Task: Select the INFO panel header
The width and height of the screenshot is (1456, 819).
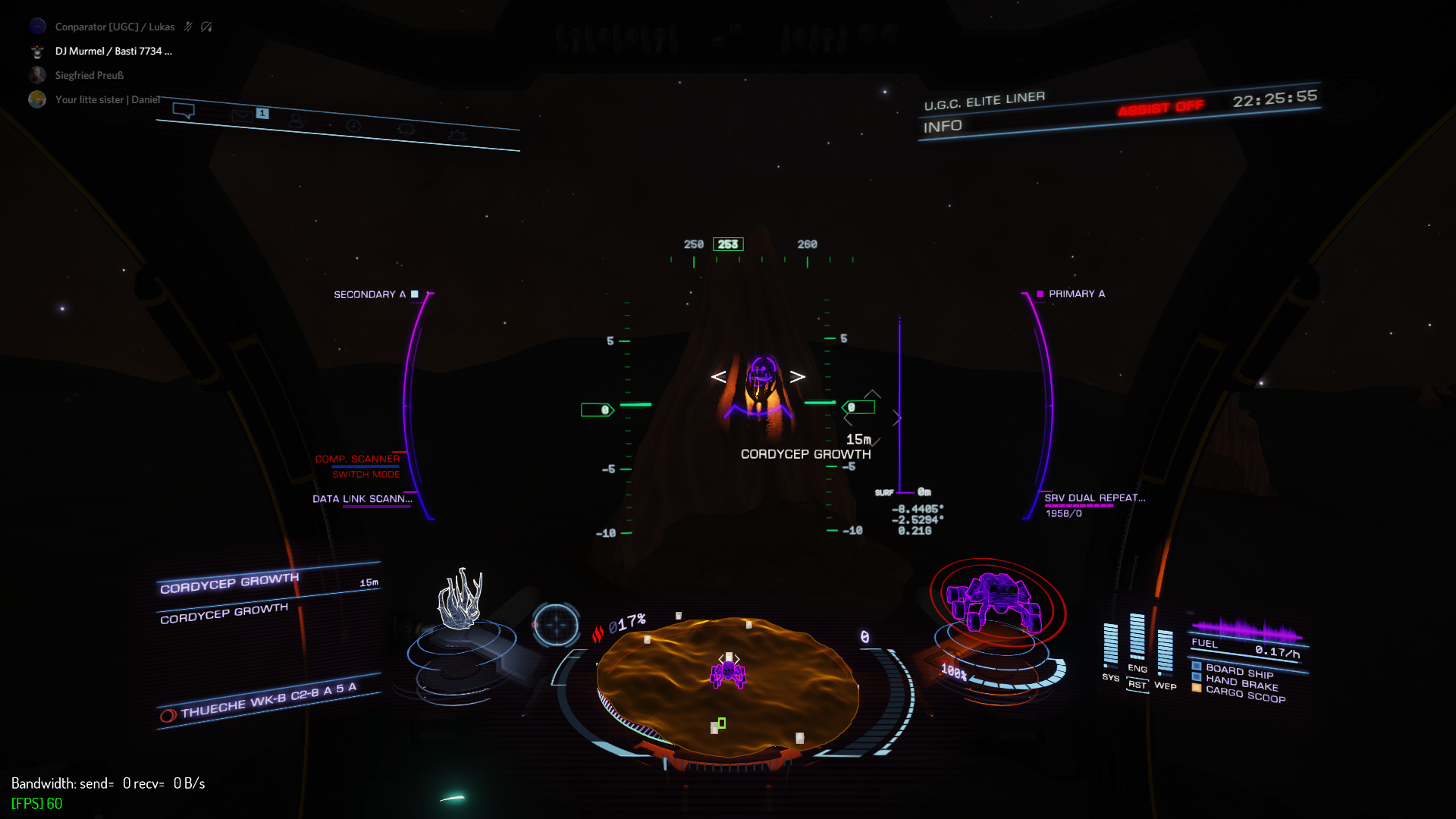Action: pos(943,127)
